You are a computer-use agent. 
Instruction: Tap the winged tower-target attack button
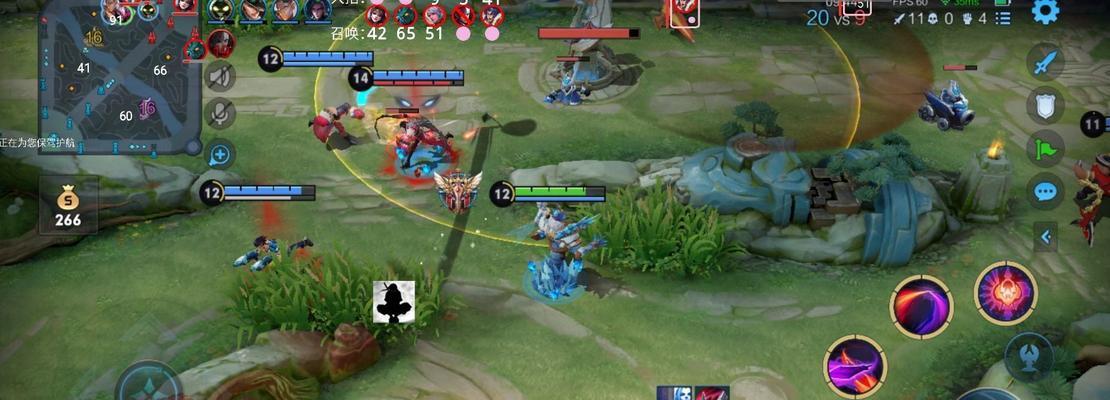(1027, 354)
